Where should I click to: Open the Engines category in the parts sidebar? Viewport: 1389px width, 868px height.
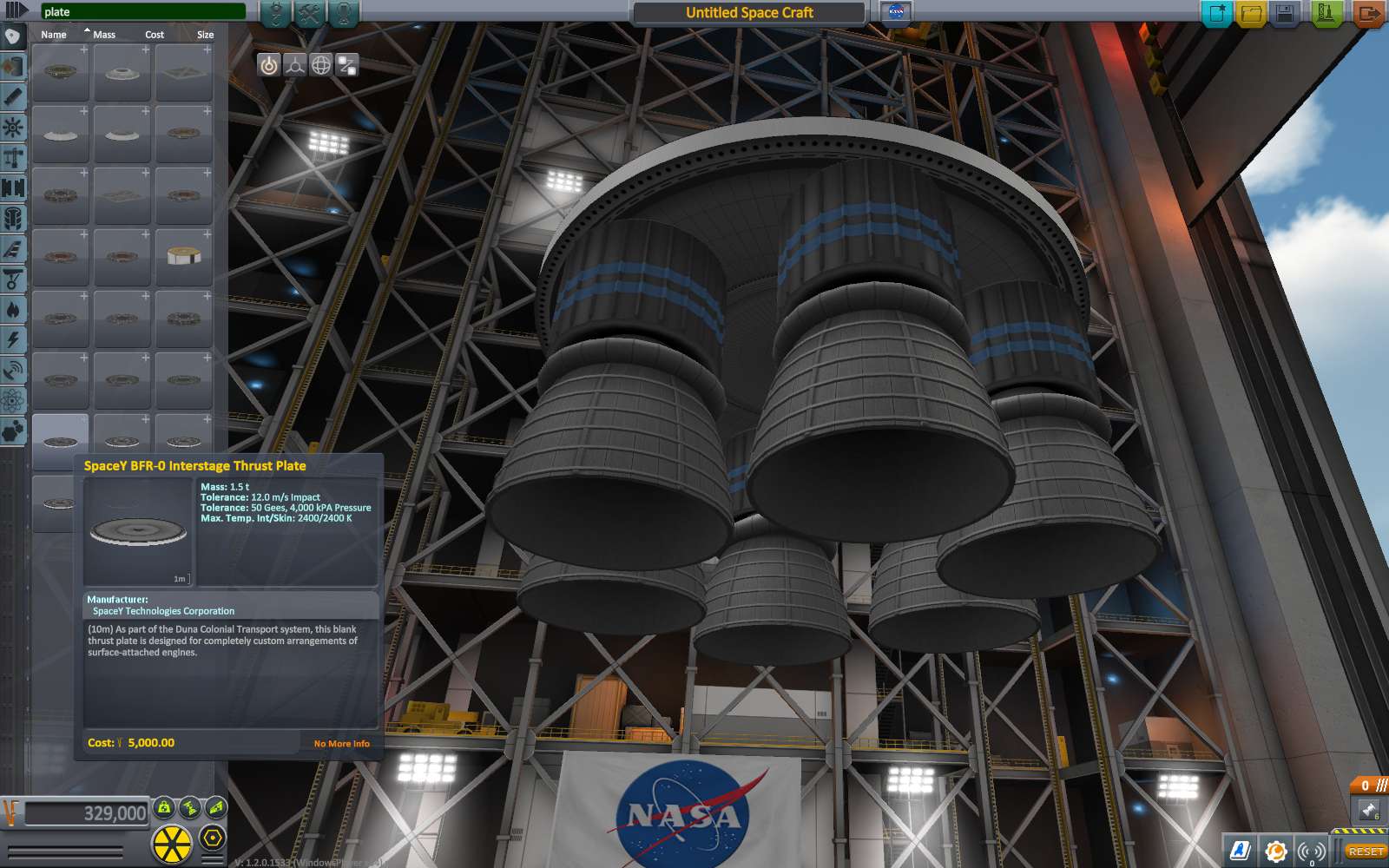[x=12, y=97]
